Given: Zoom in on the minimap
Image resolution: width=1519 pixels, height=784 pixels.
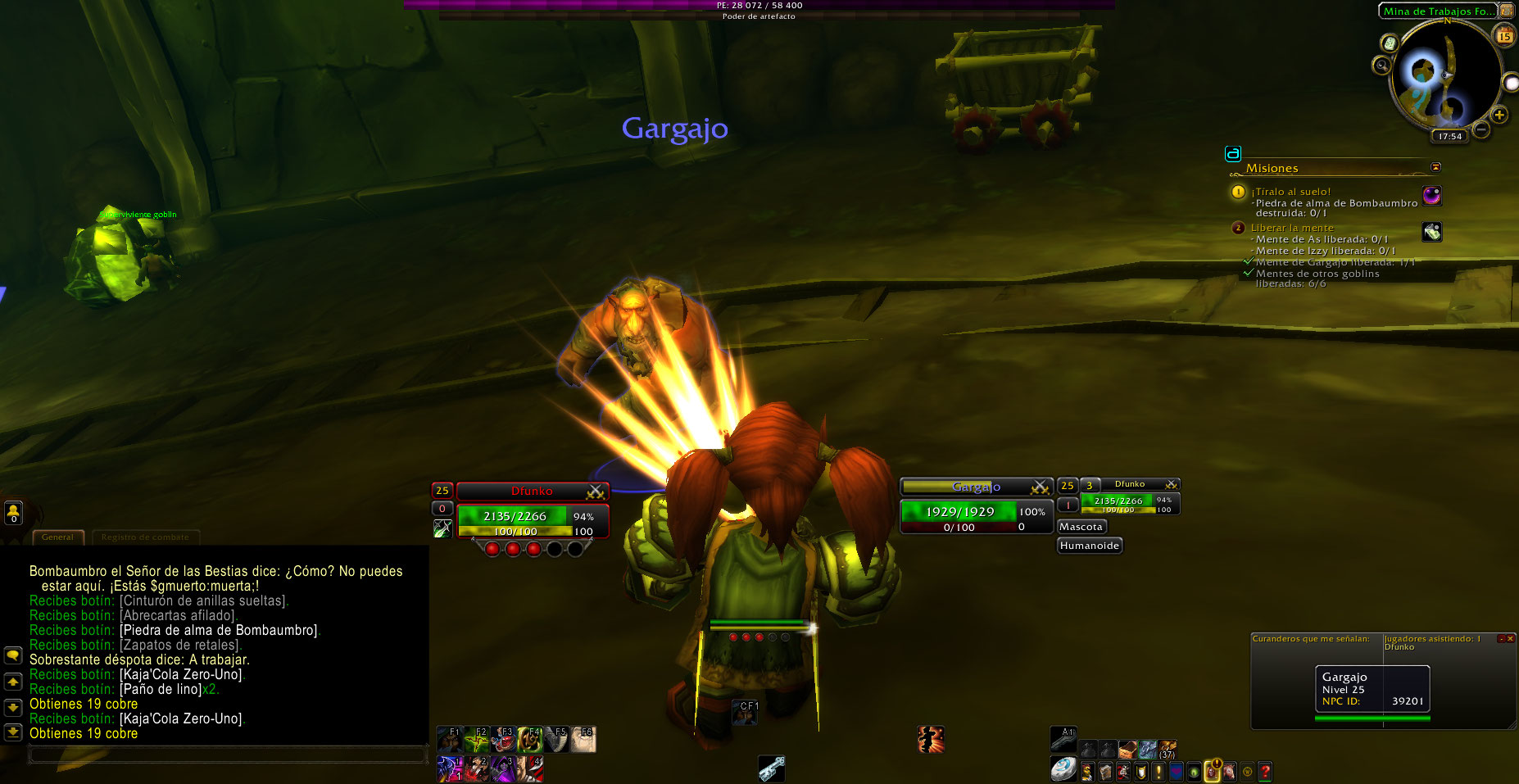Looking at the screenshot, I should pos(1499,115).
